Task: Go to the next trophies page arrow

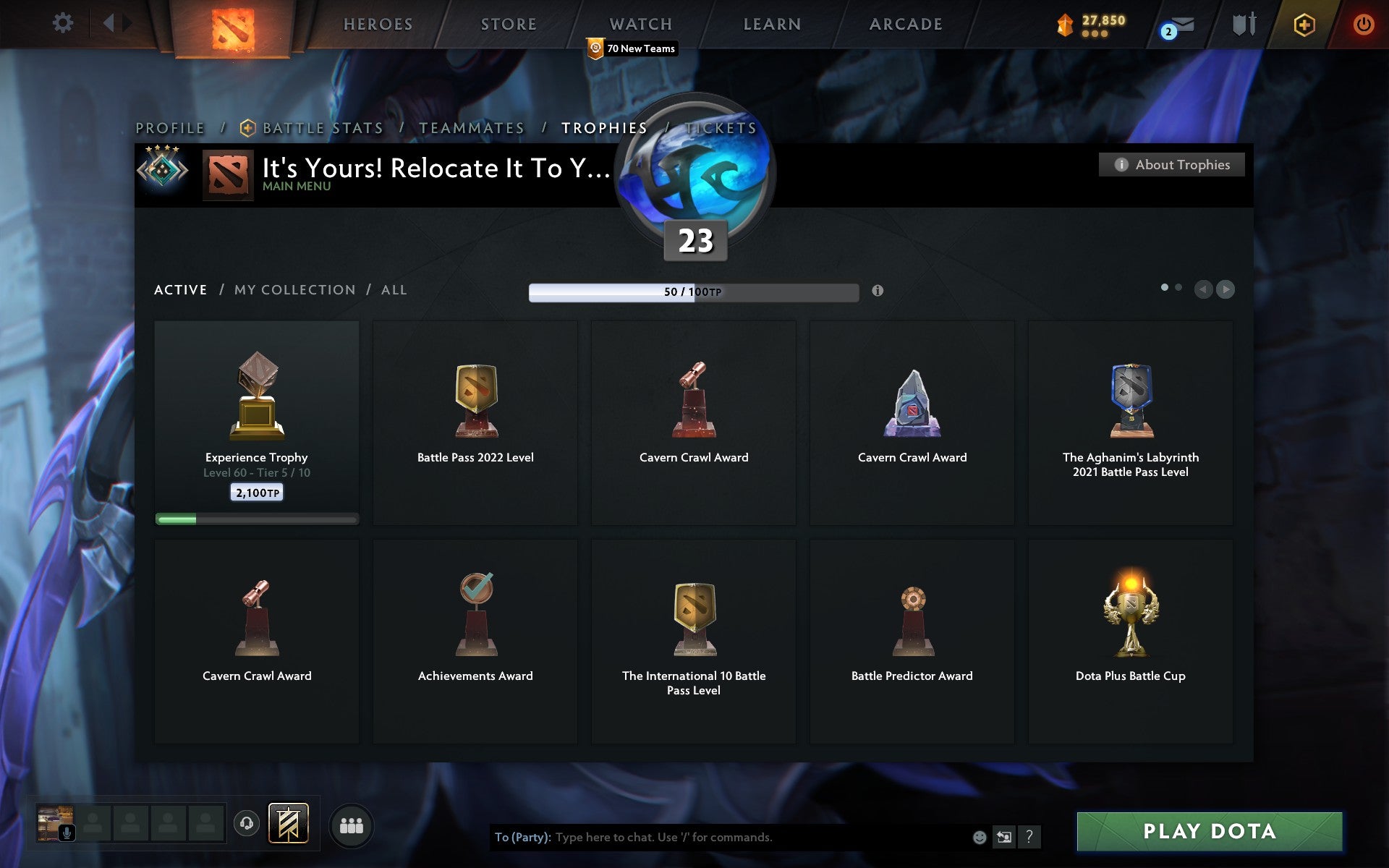Action: point(1226,289)
